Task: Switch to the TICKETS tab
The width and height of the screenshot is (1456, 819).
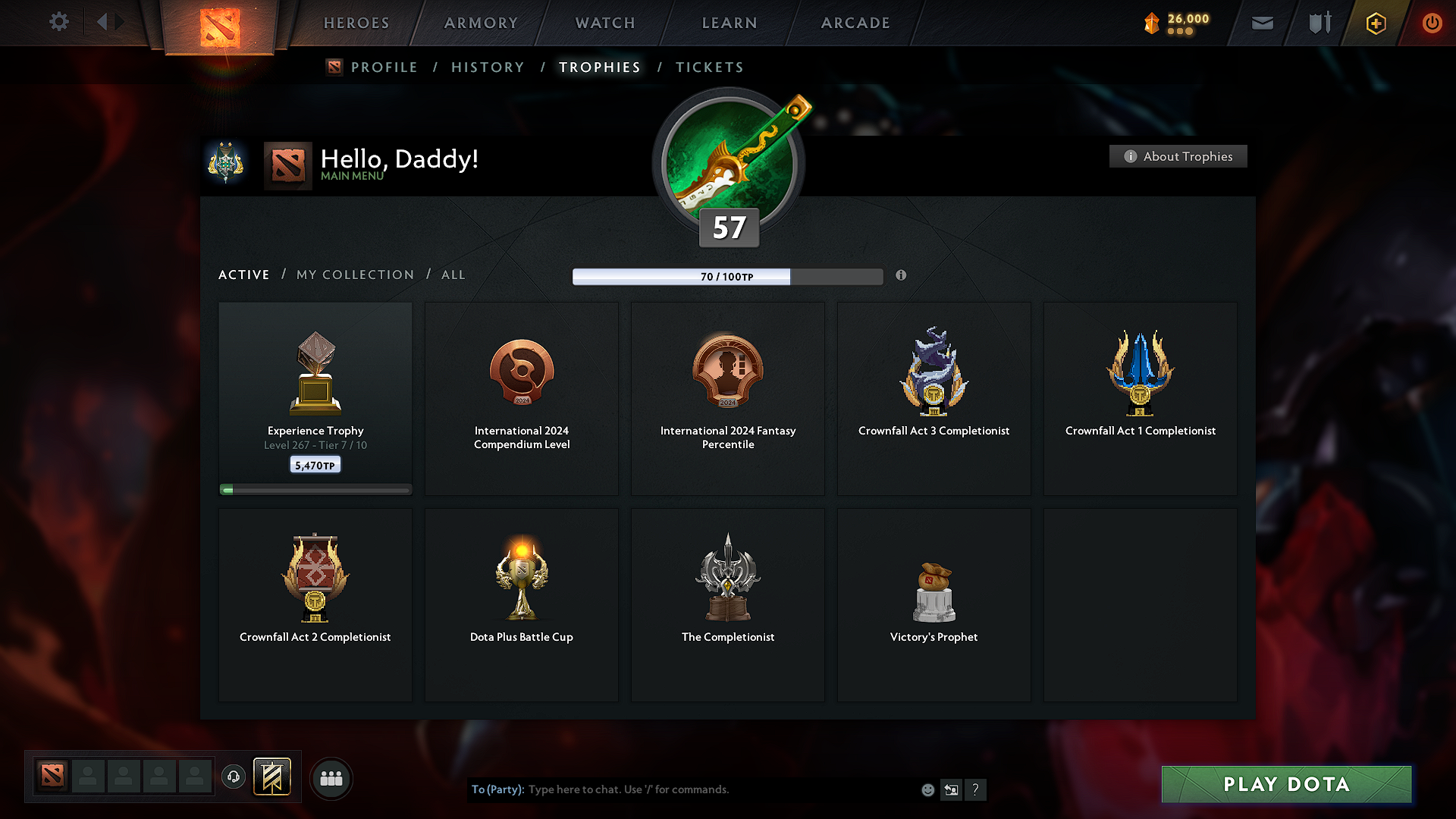Action: point(709,67)
